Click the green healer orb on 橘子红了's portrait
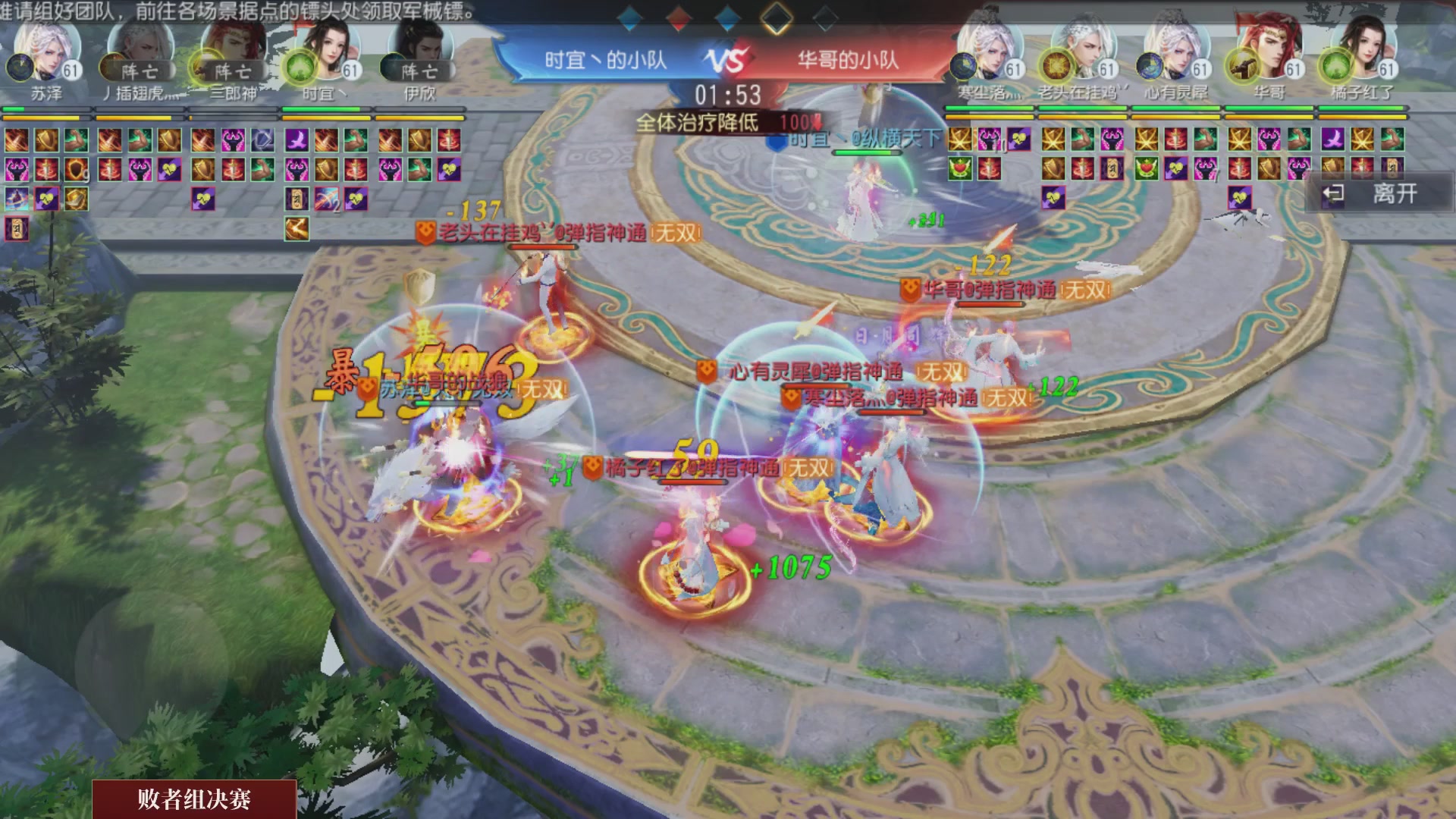The image size is (1456, 819). (x=1335, y=66)
